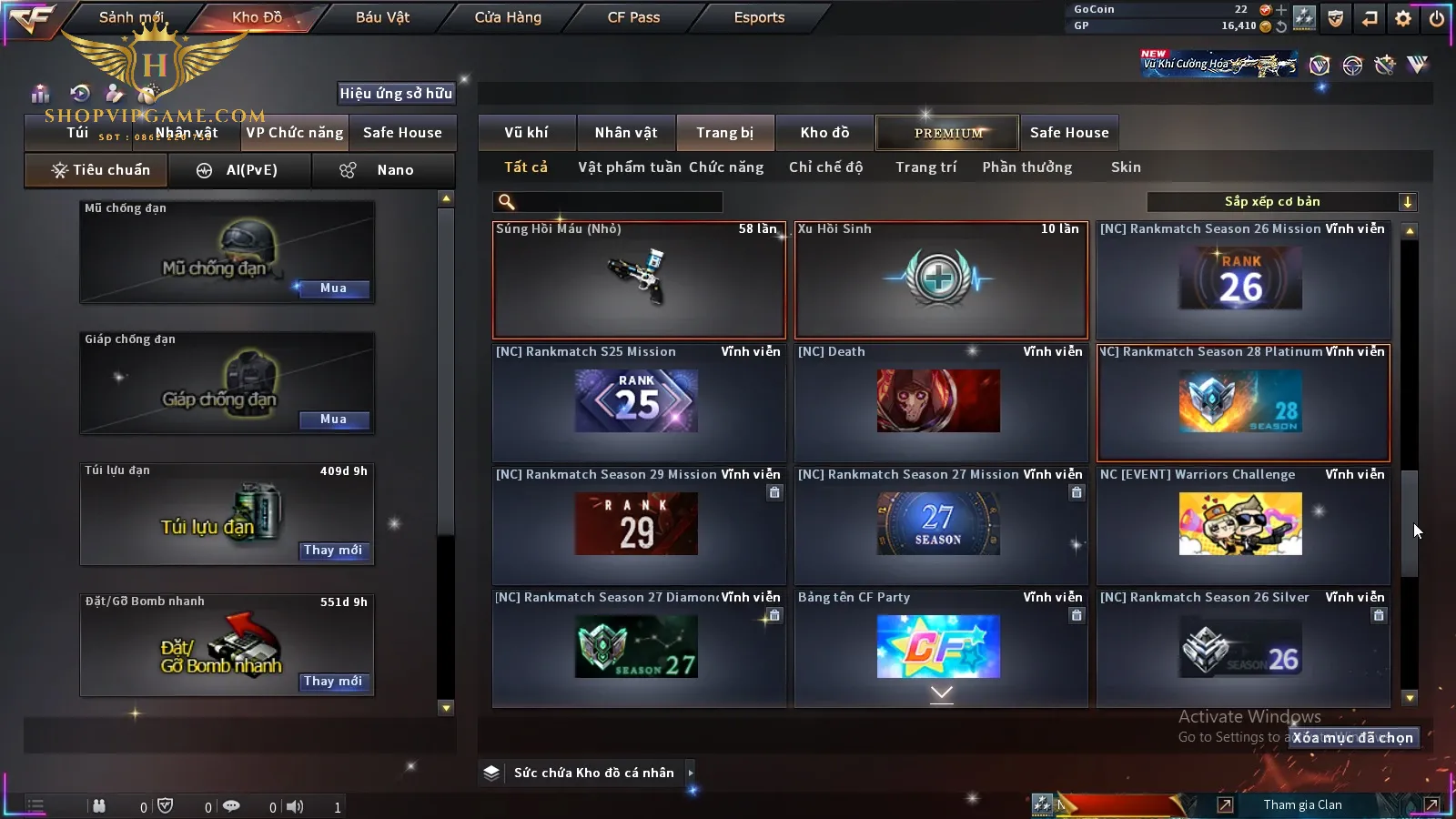Open the CF Pass page
Screen dimensions: 1456x819
click(x=633, y=17)
